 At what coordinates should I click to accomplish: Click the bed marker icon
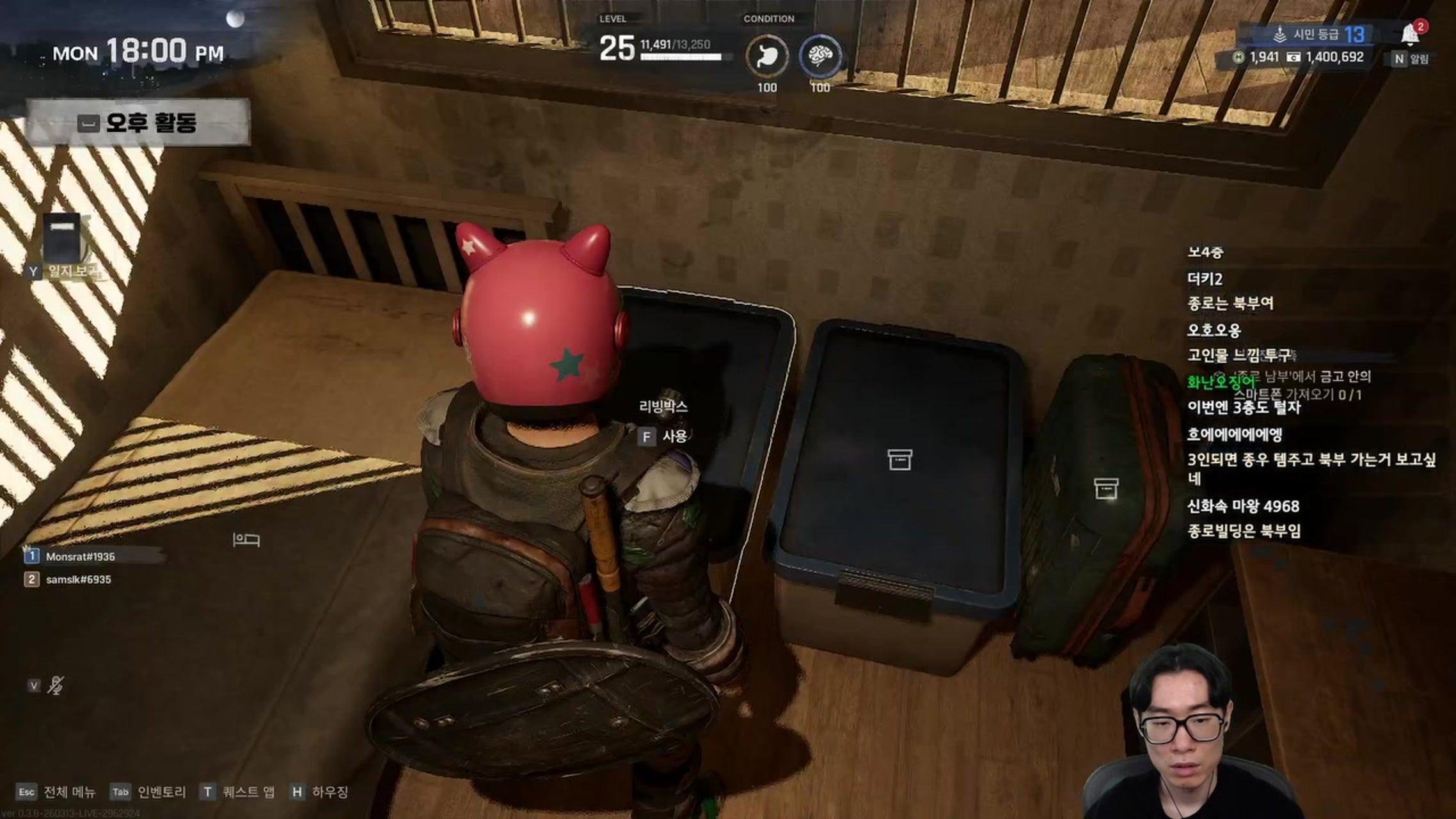point(246,540)
